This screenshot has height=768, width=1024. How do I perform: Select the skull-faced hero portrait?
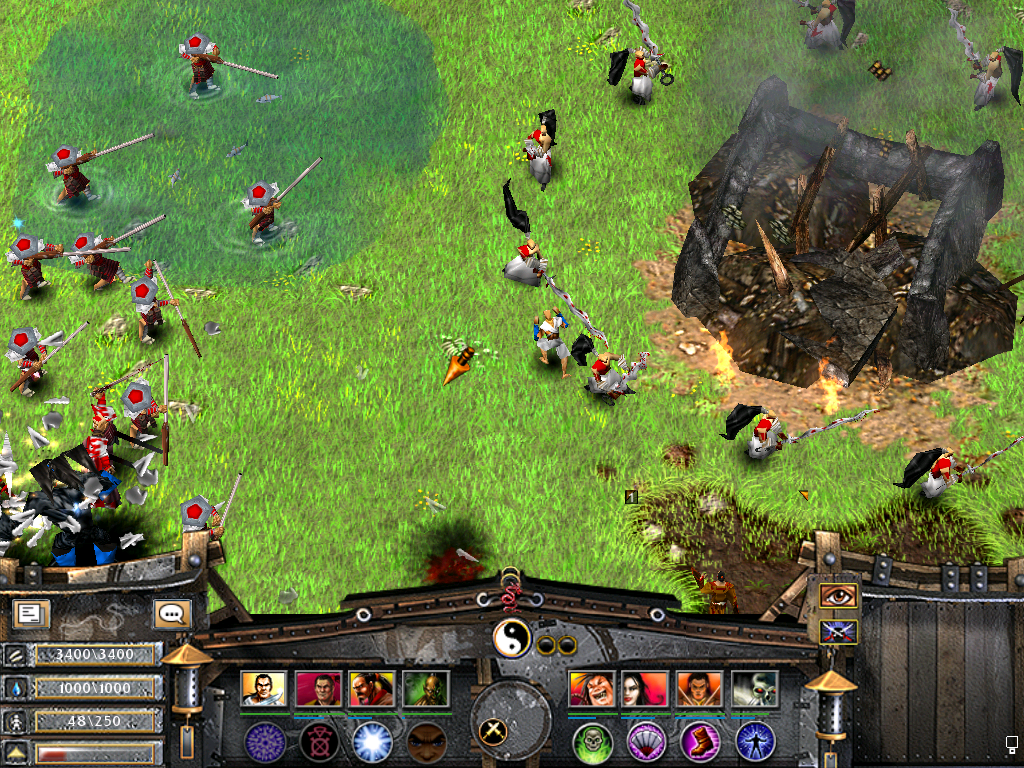click(x=755, y=689)
